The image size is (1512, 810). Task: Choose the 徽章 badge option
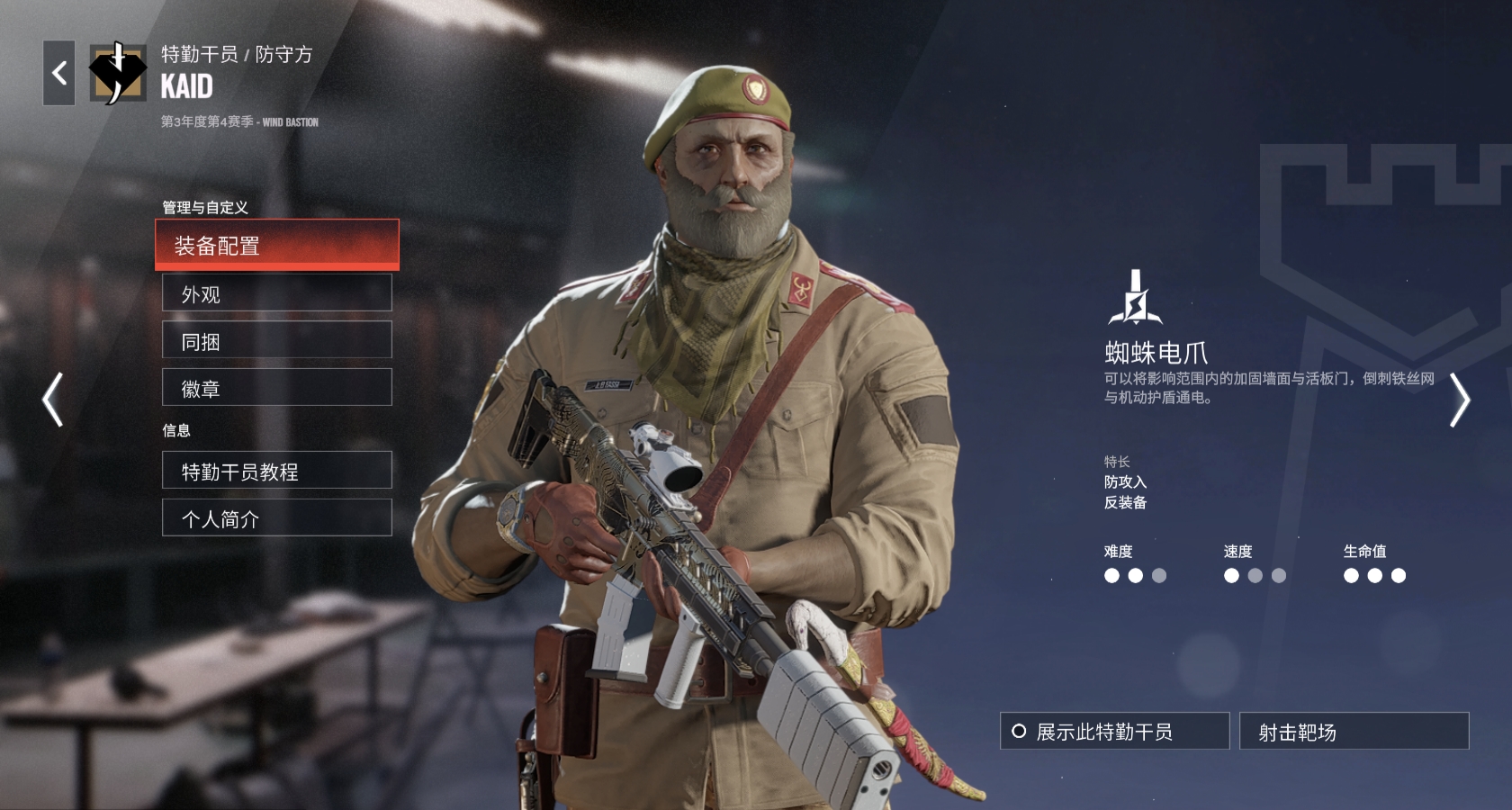(276, 388)
